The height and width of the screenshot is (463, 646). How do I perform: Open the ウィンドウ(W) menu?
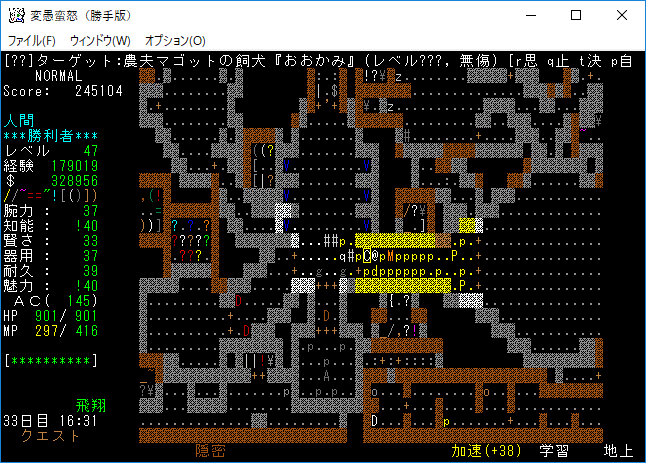(x=100, y=40)
